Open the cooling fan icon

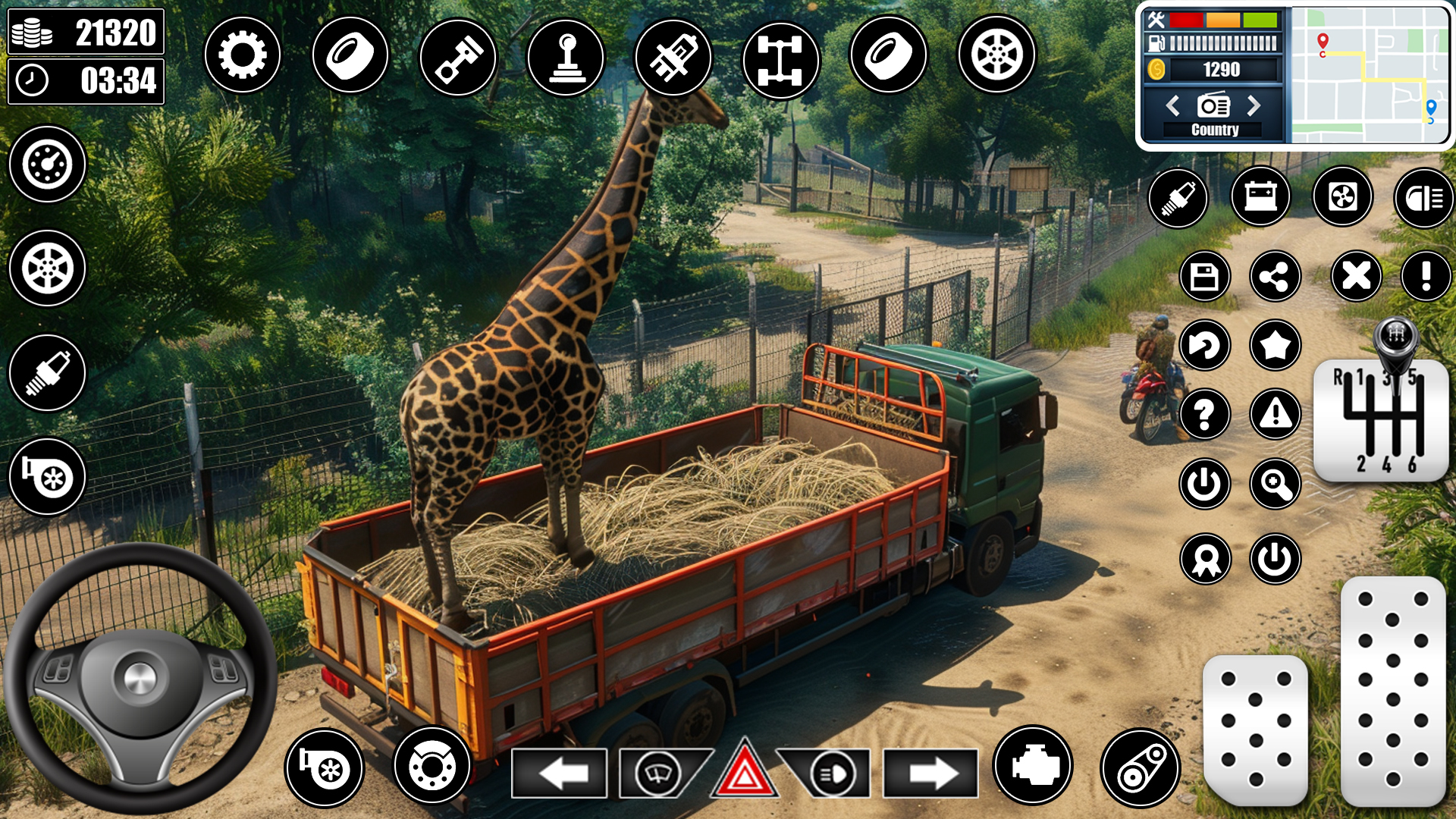coord(1343,197)
